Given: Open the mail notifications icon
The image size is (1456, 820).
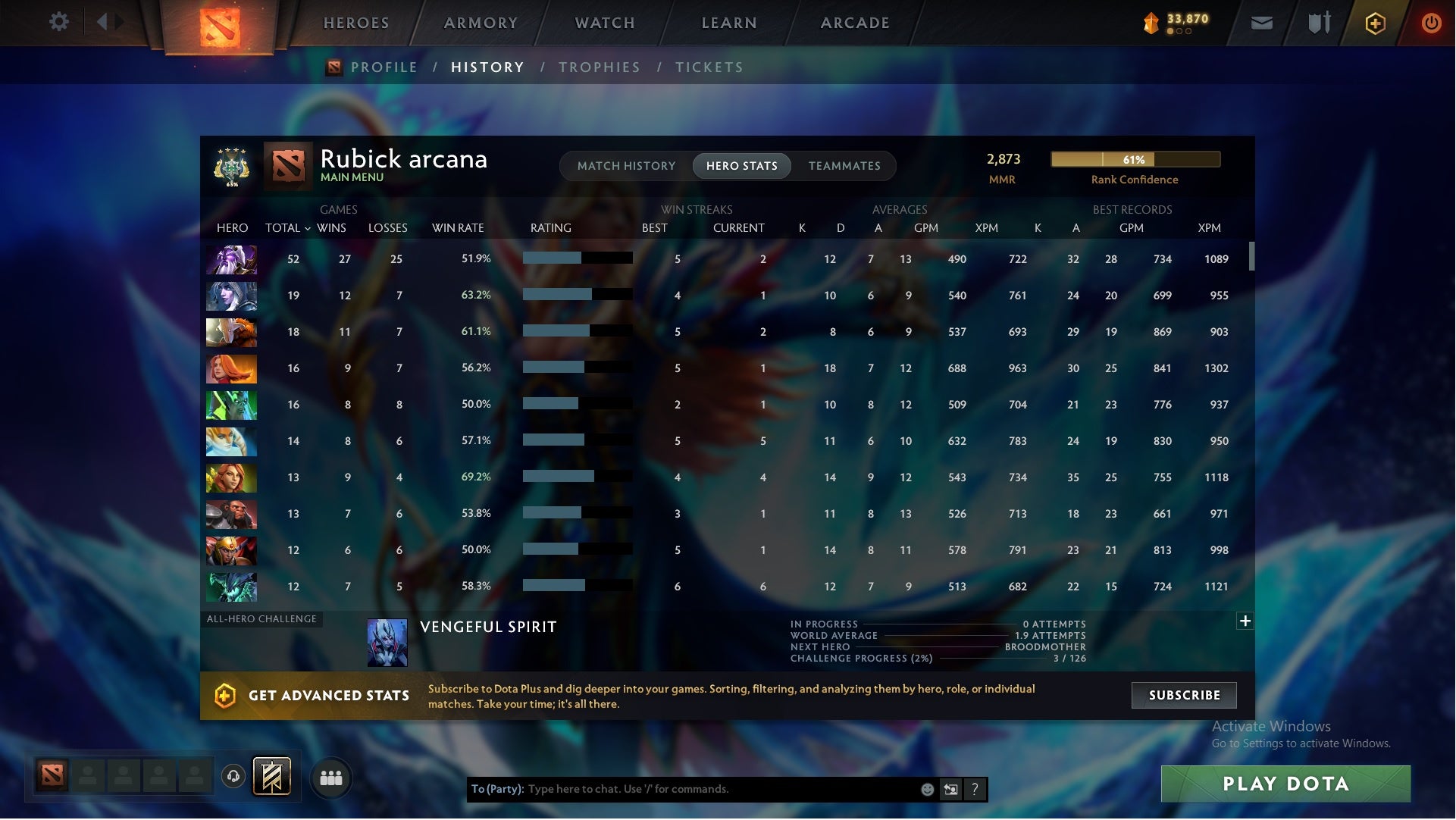Looking at the screenshot, I should (x=1261, y=22).
